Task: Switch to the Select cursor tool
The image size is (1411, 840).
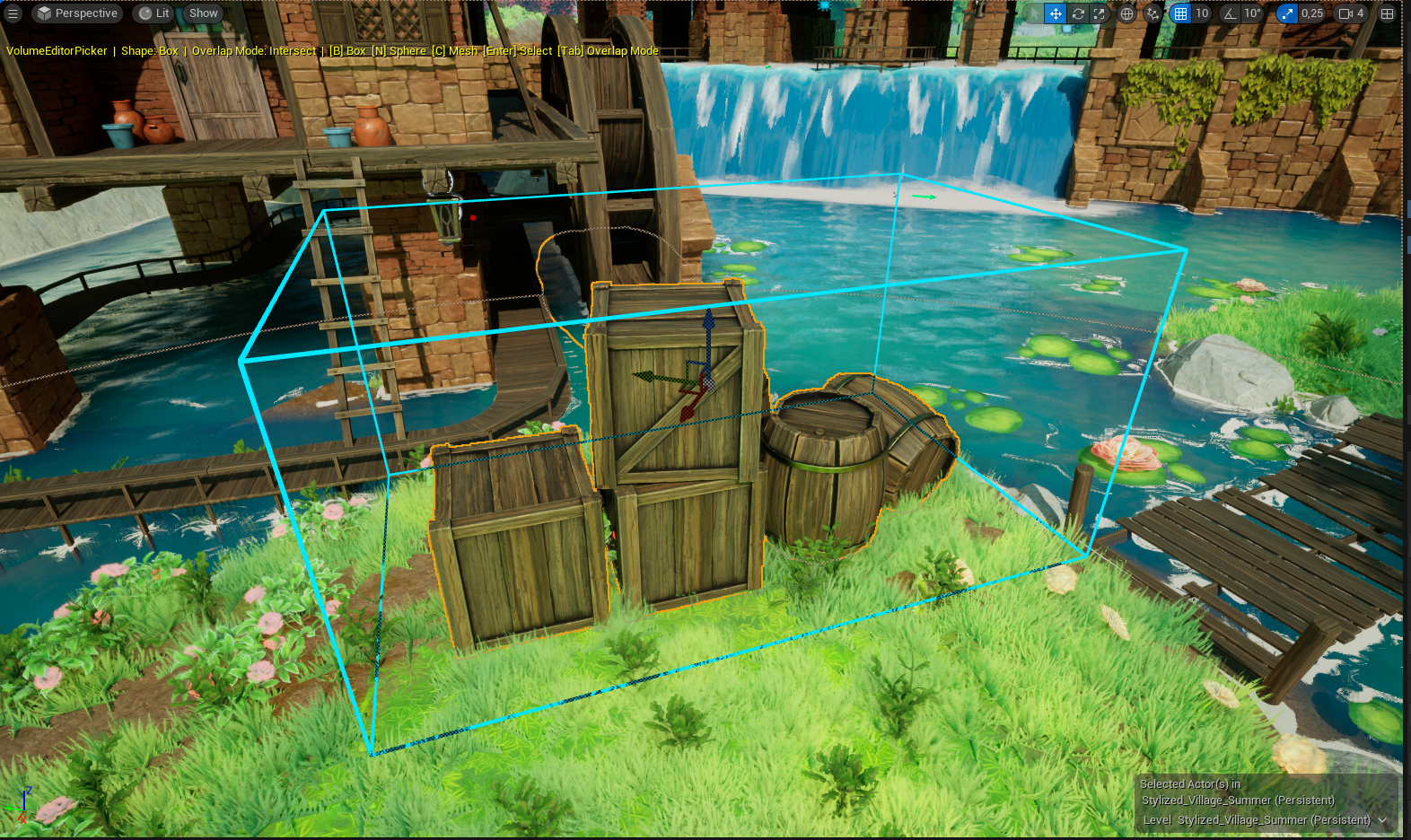Action: pos(1033,13)
